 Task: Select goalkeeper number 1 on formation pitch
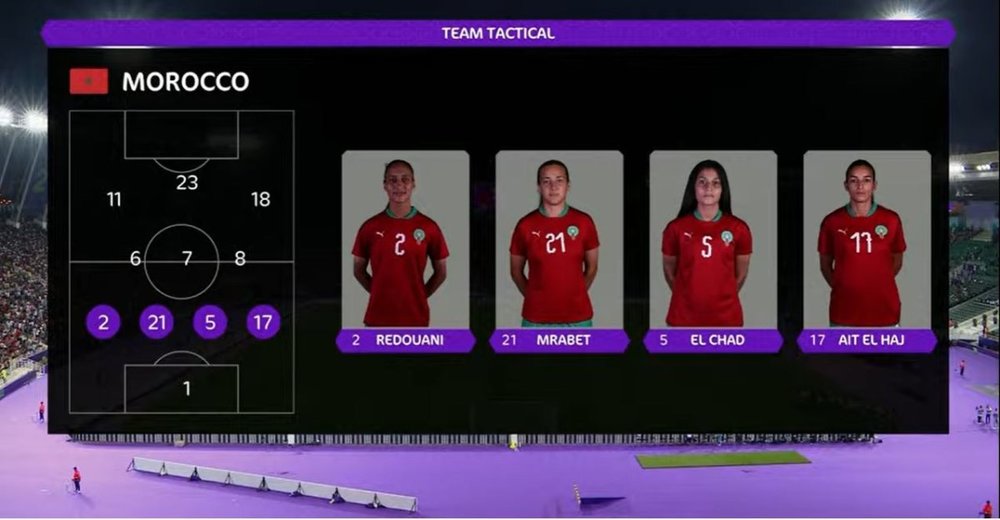pyautogui.click(x=186, y=388)
